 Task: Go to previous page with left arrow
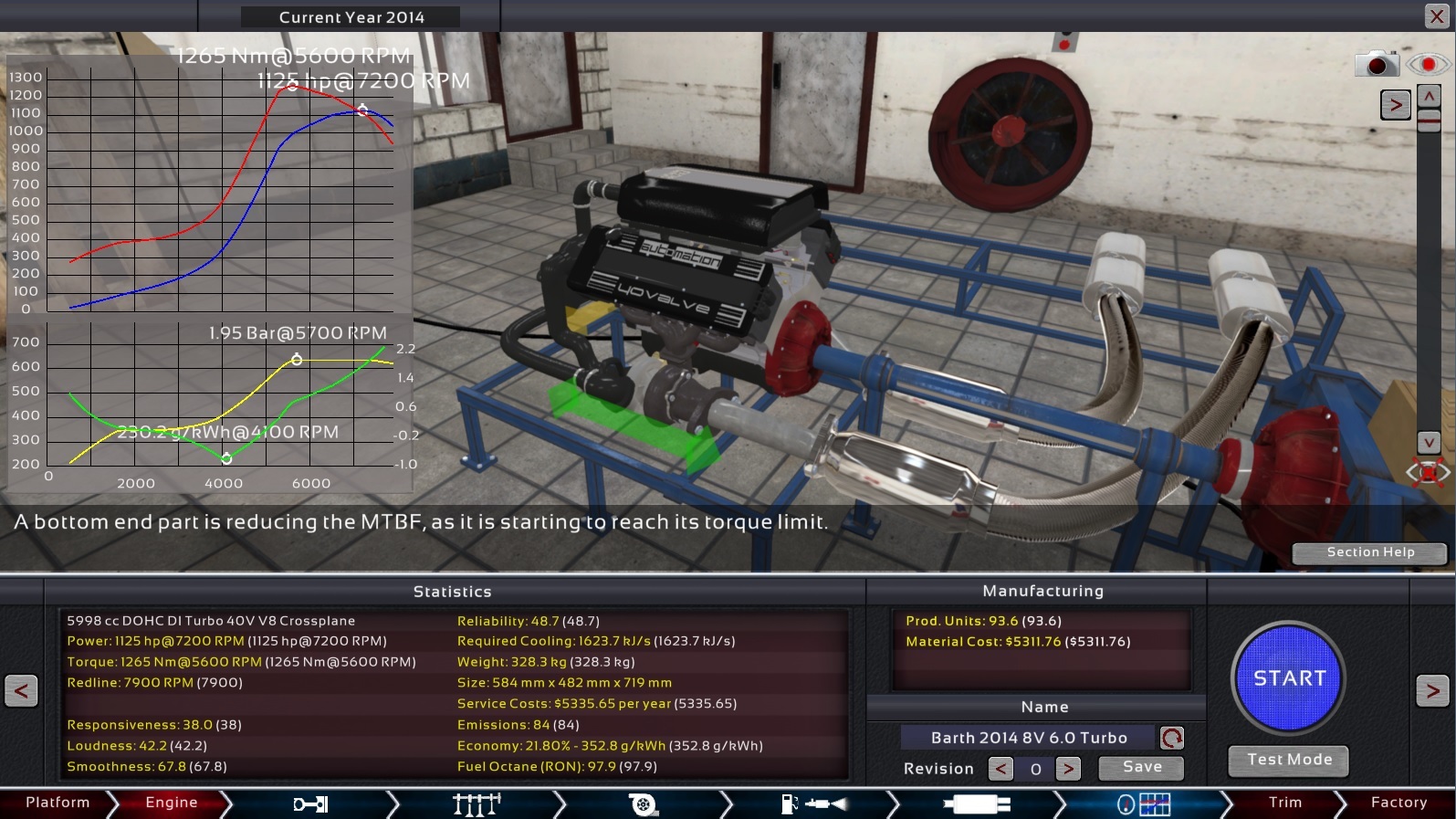[21, 690]
